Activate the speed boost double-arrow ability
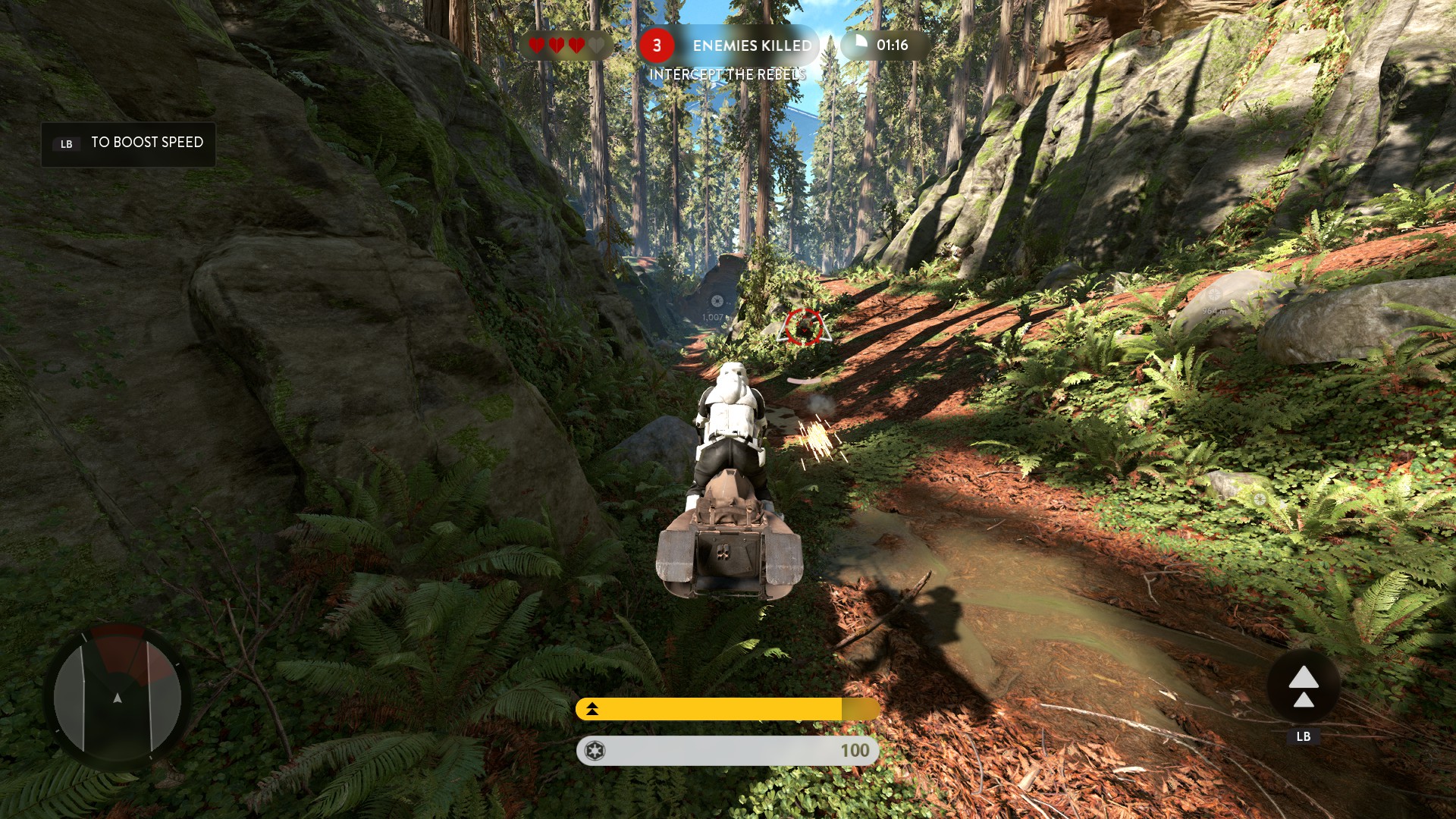Image resolution: width=1456 pixels, height=819 pixels. pyautogui.click(x=1303, y=687)
